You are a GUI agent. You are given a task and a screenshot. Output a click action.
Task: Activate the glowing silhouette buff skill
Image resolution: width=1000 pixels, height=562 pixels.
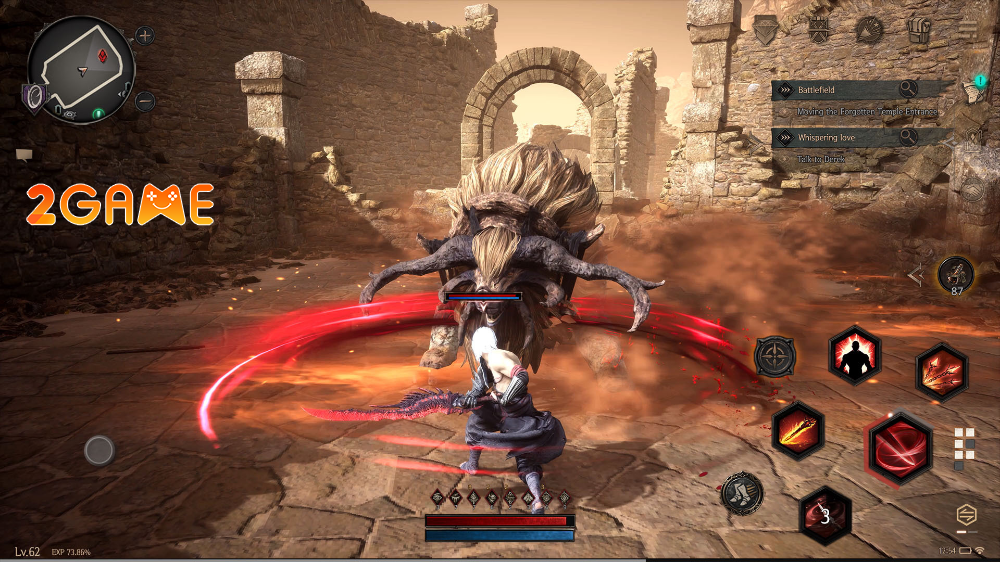[854, 355]
